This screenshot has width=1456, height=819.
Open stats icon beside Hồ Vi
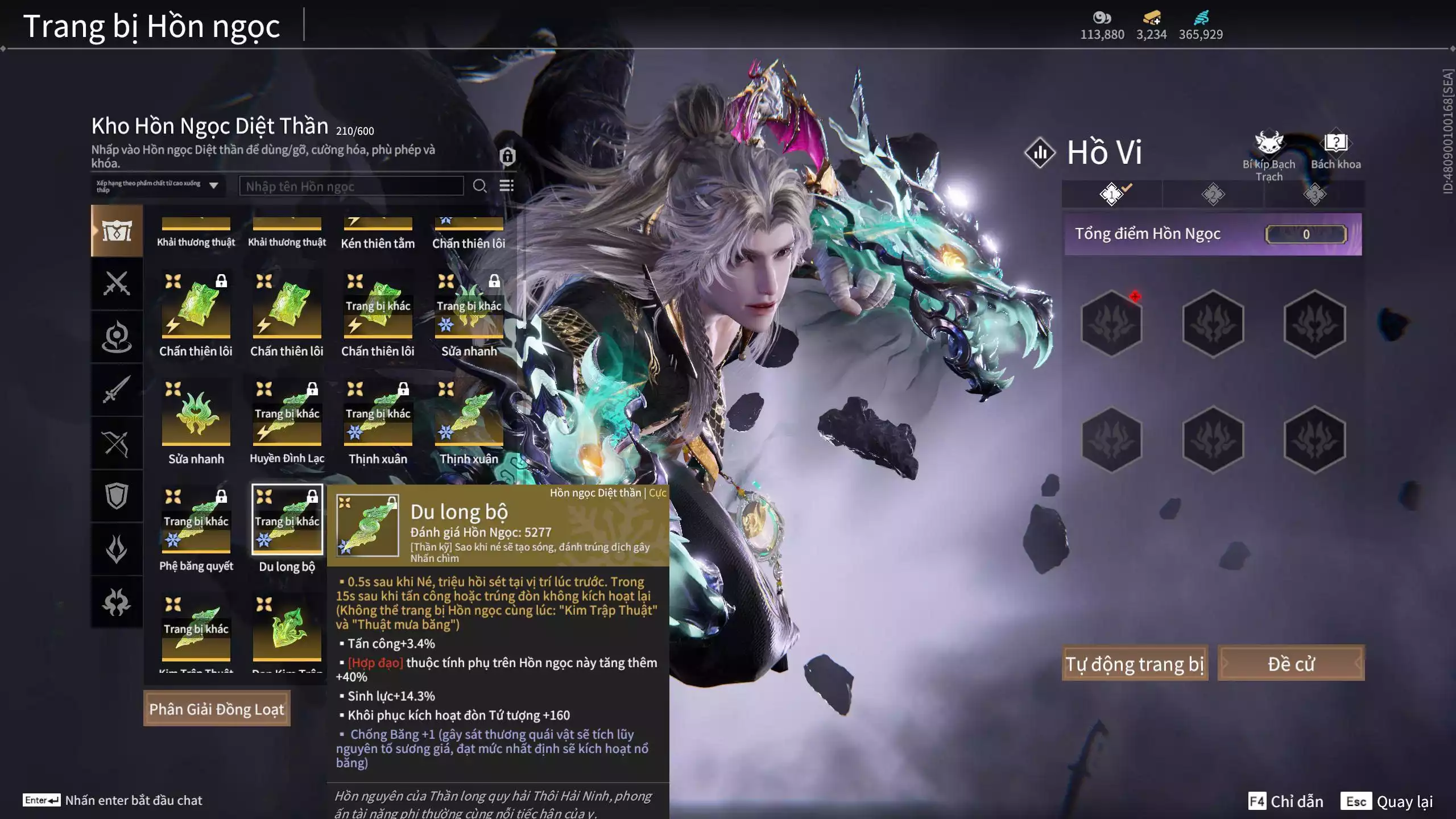click(1040, 152)
